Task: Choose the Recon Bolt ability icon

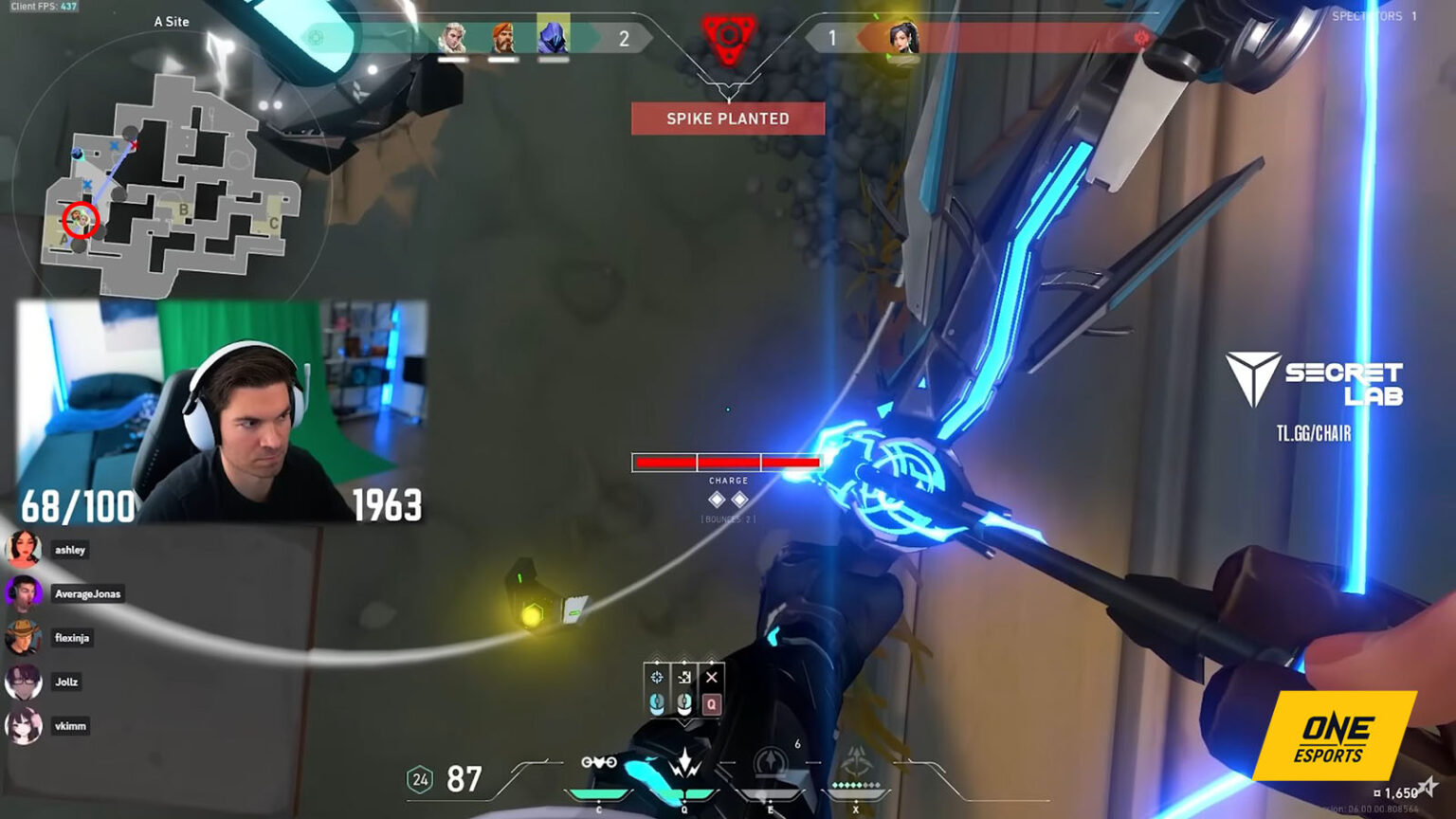Action: [x=770, y=764]
